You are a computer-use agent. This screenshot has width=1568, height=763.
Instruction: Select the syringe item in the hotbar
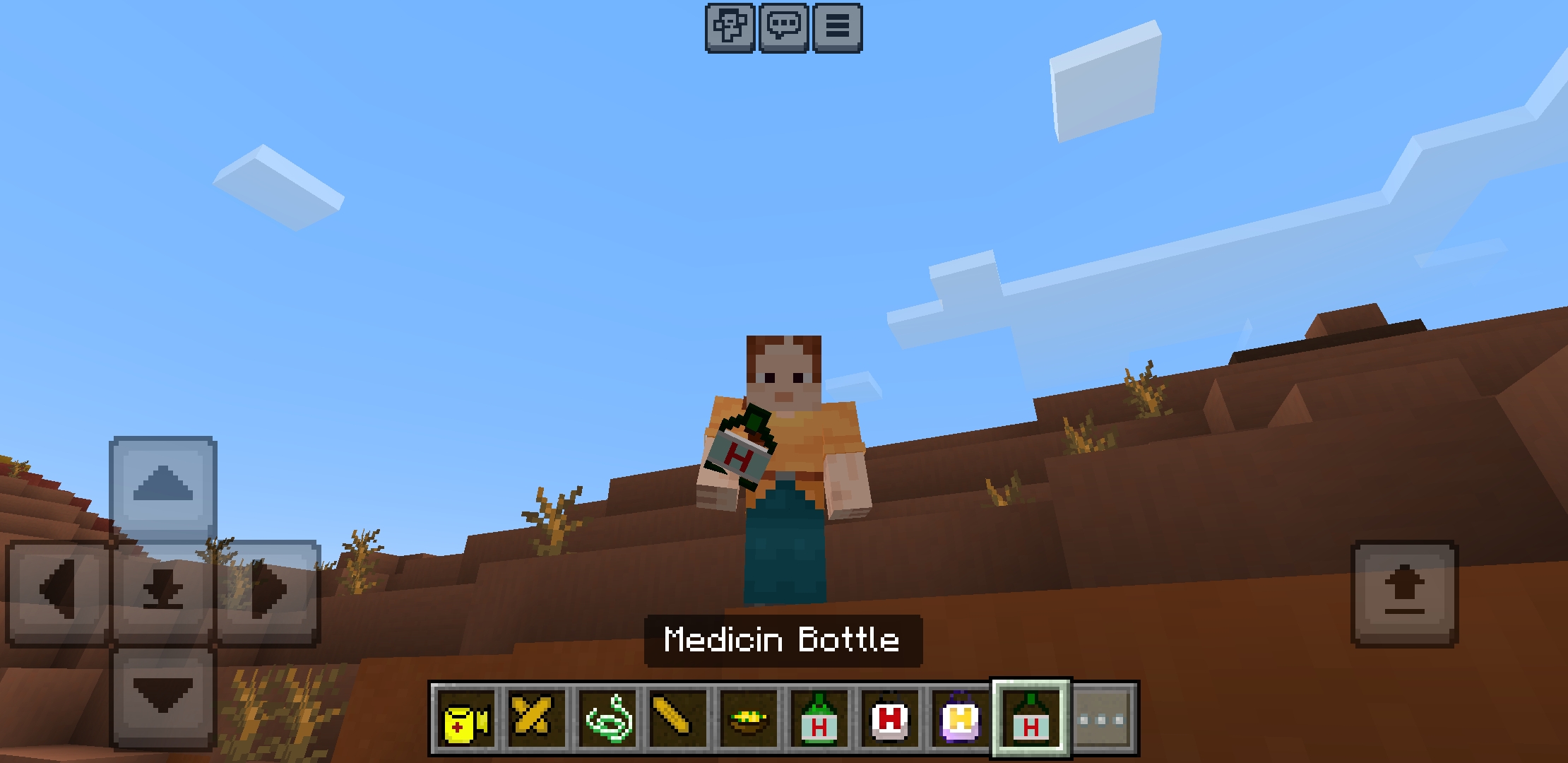(x=678, y=718)
